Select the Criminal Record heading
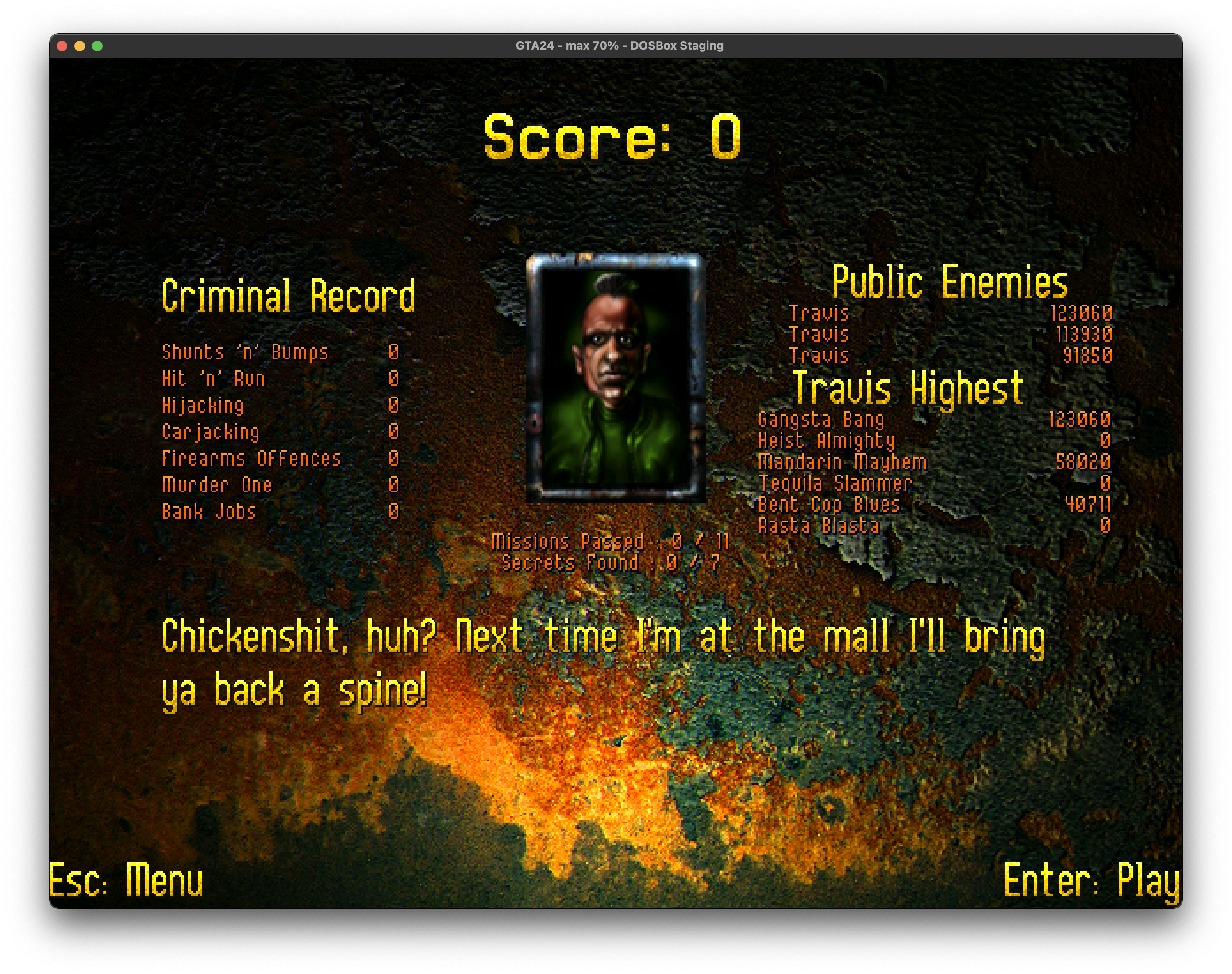This screenshot has height=974, width=1232. pyautogui.click(x=288, y=295)
